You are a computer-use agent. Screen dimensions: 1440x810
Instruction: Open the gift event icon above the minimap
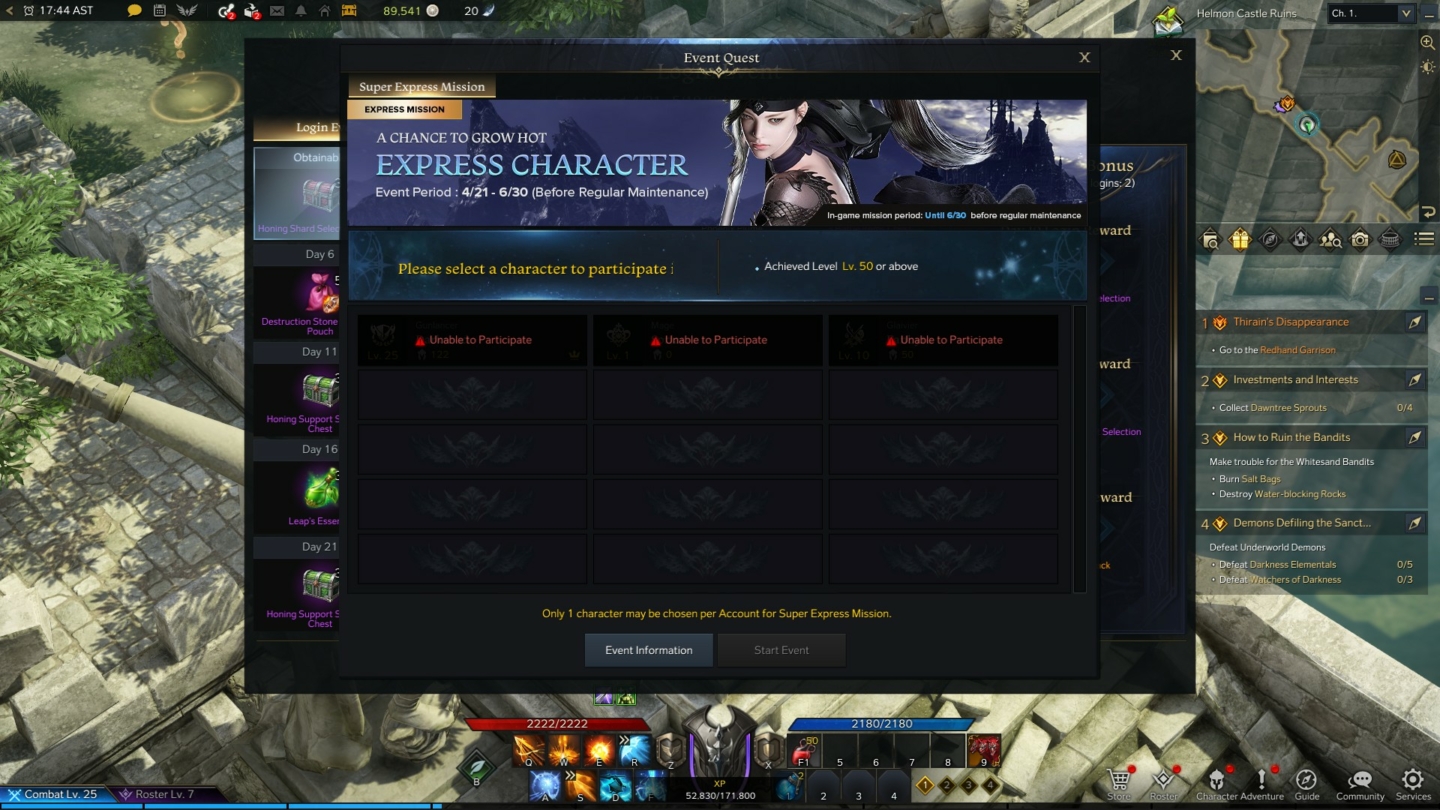(x=1240, y=239)
